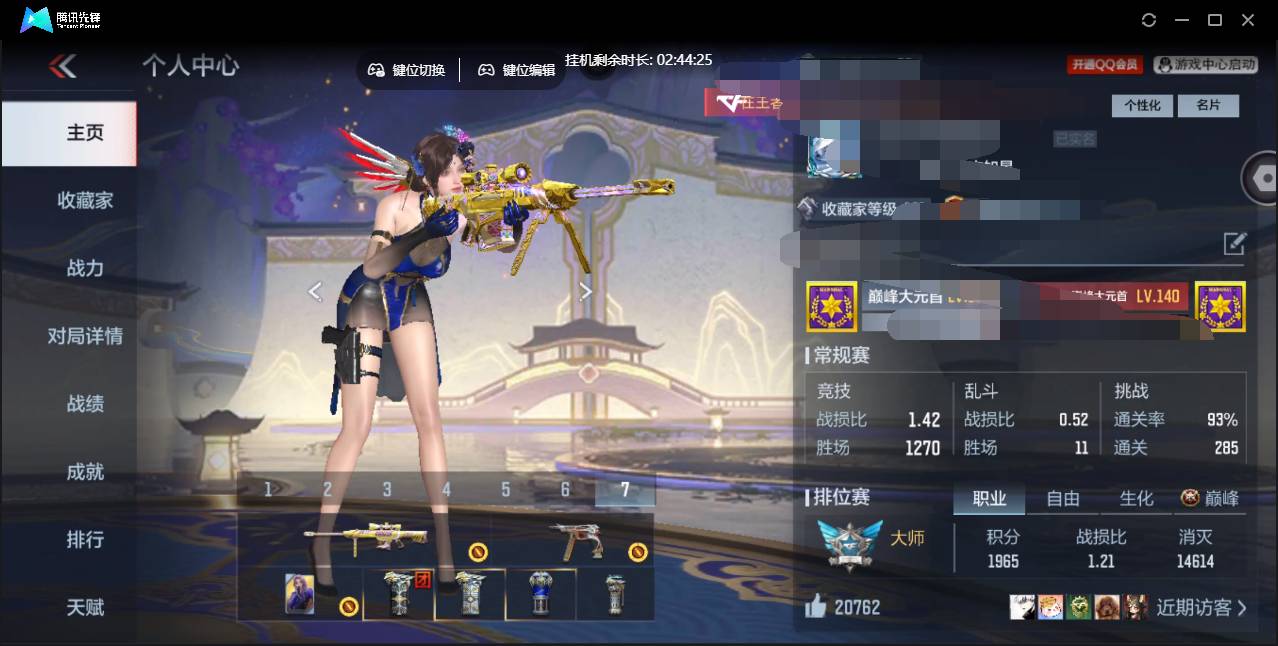1278x646 pixels.
Task: View the 排行 rankings page
Action: tap(85, 540)
